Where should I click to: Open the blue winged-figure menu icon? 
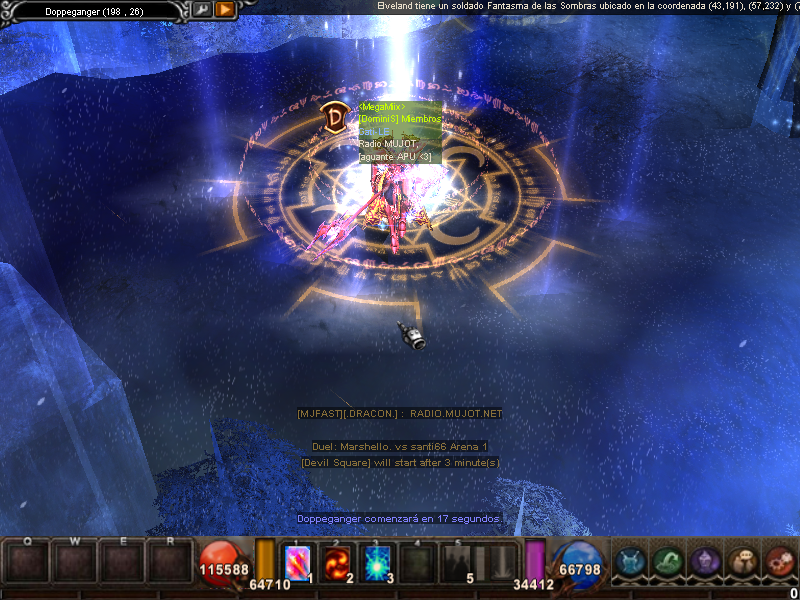(629, 562)
